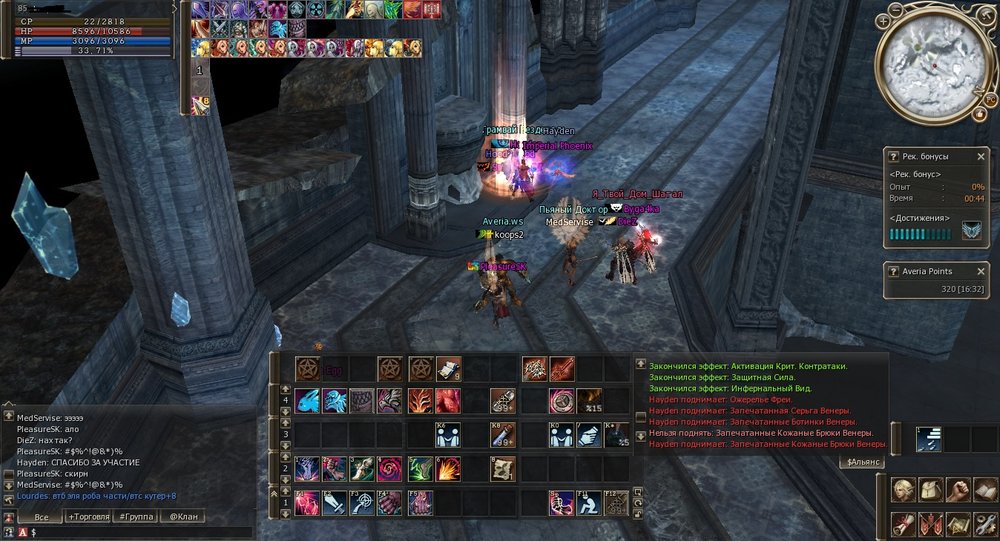Open the skills book icon
The image size is (1000, 541).
[984, 491]
